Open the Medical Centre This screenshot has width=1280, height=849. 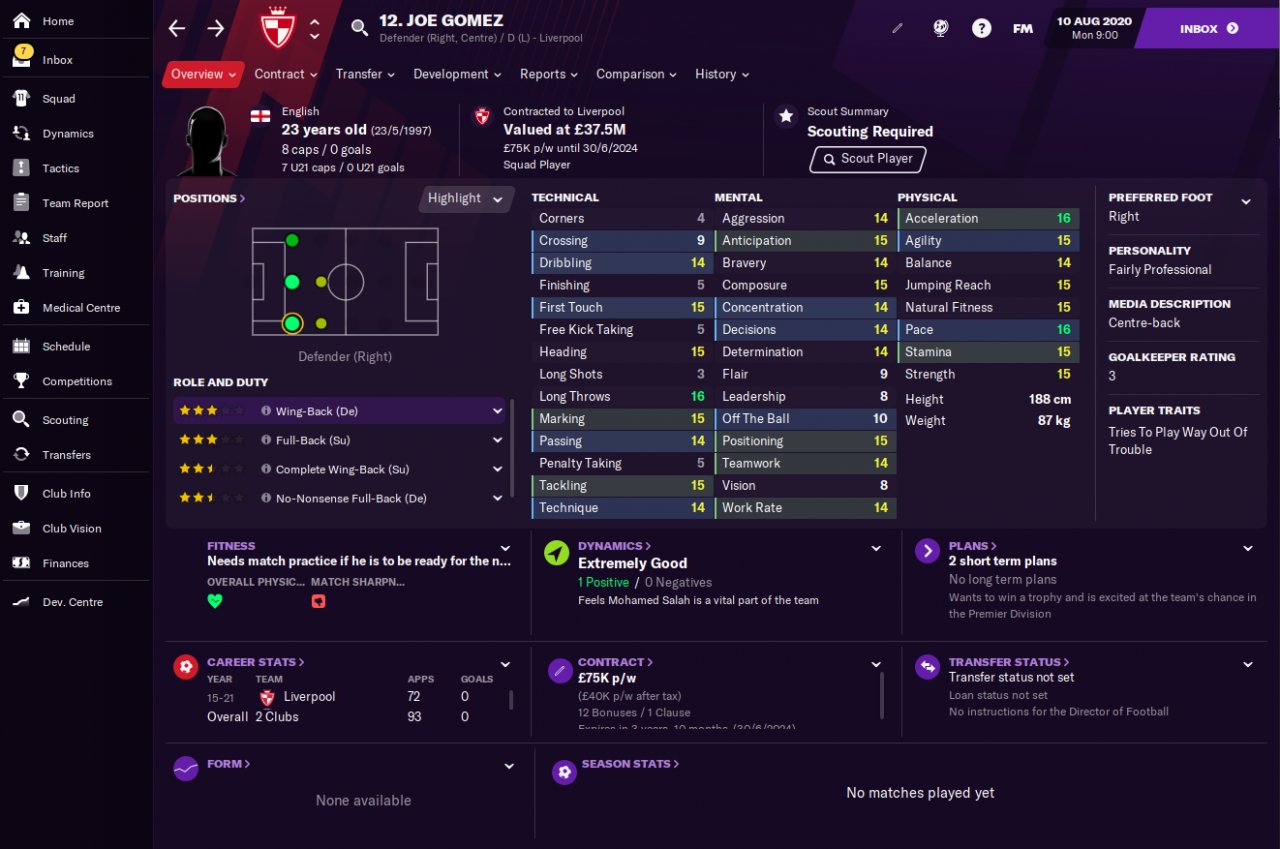click(80, 308)
